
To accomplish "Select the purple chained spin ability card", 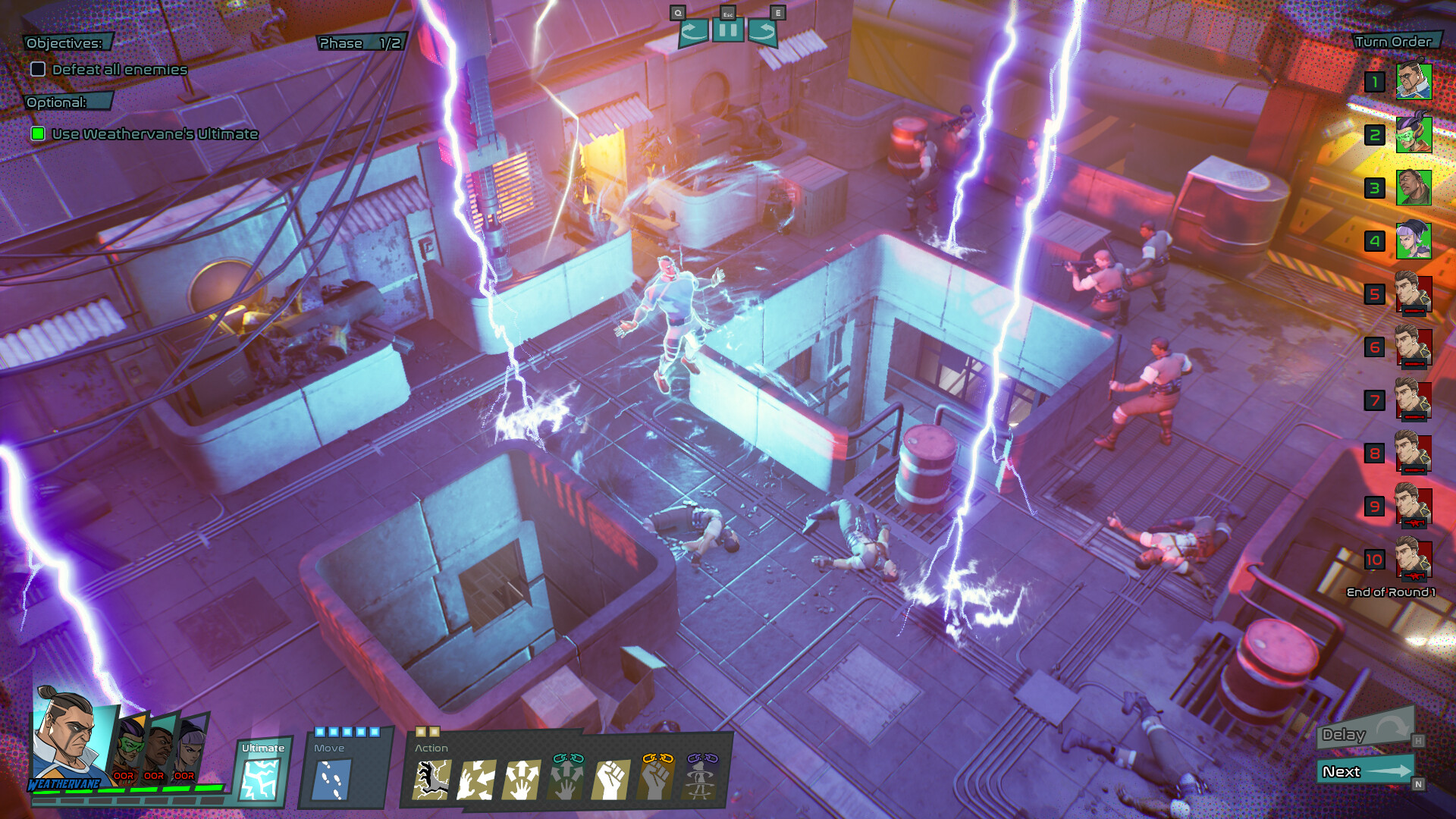I will pyautogui.click(x=701, y=780).
